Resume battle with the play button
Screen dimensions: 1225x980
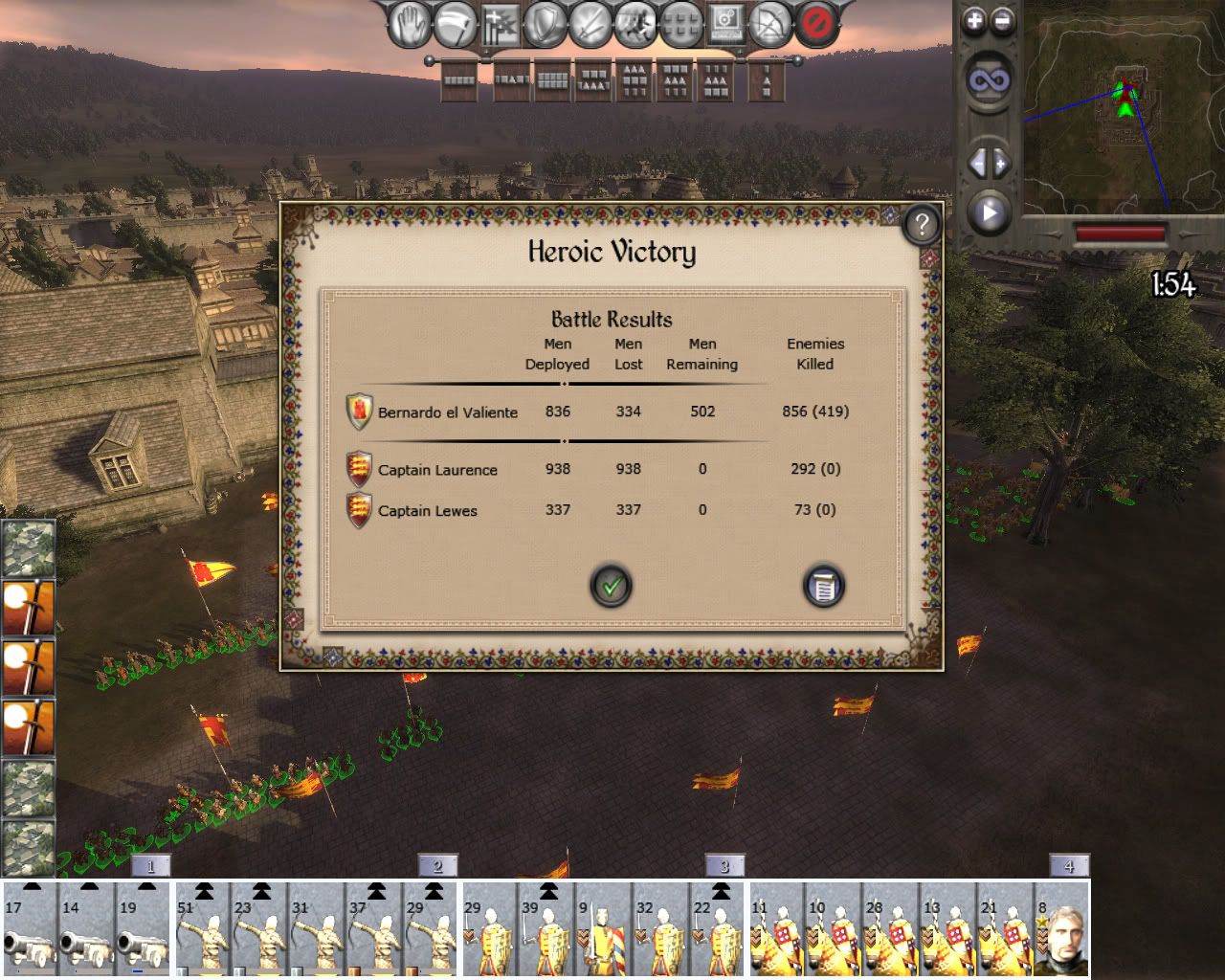(989, 212)
